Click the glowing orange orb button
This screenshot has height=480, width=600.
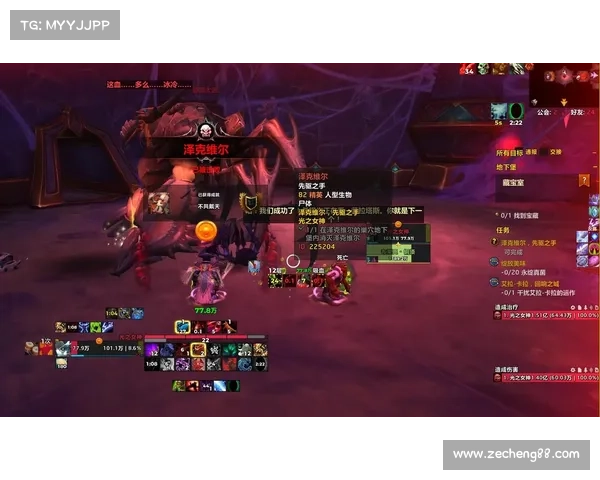coord(204,231)
